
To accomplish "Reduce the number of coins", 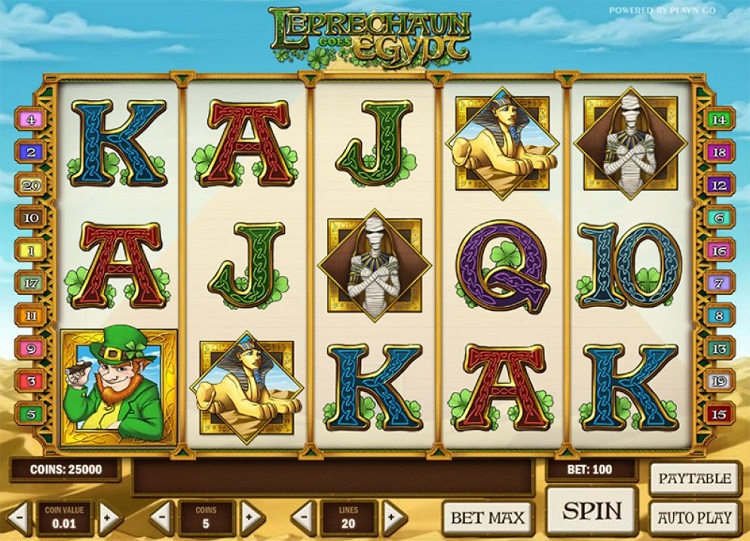I will click(162, 517).
